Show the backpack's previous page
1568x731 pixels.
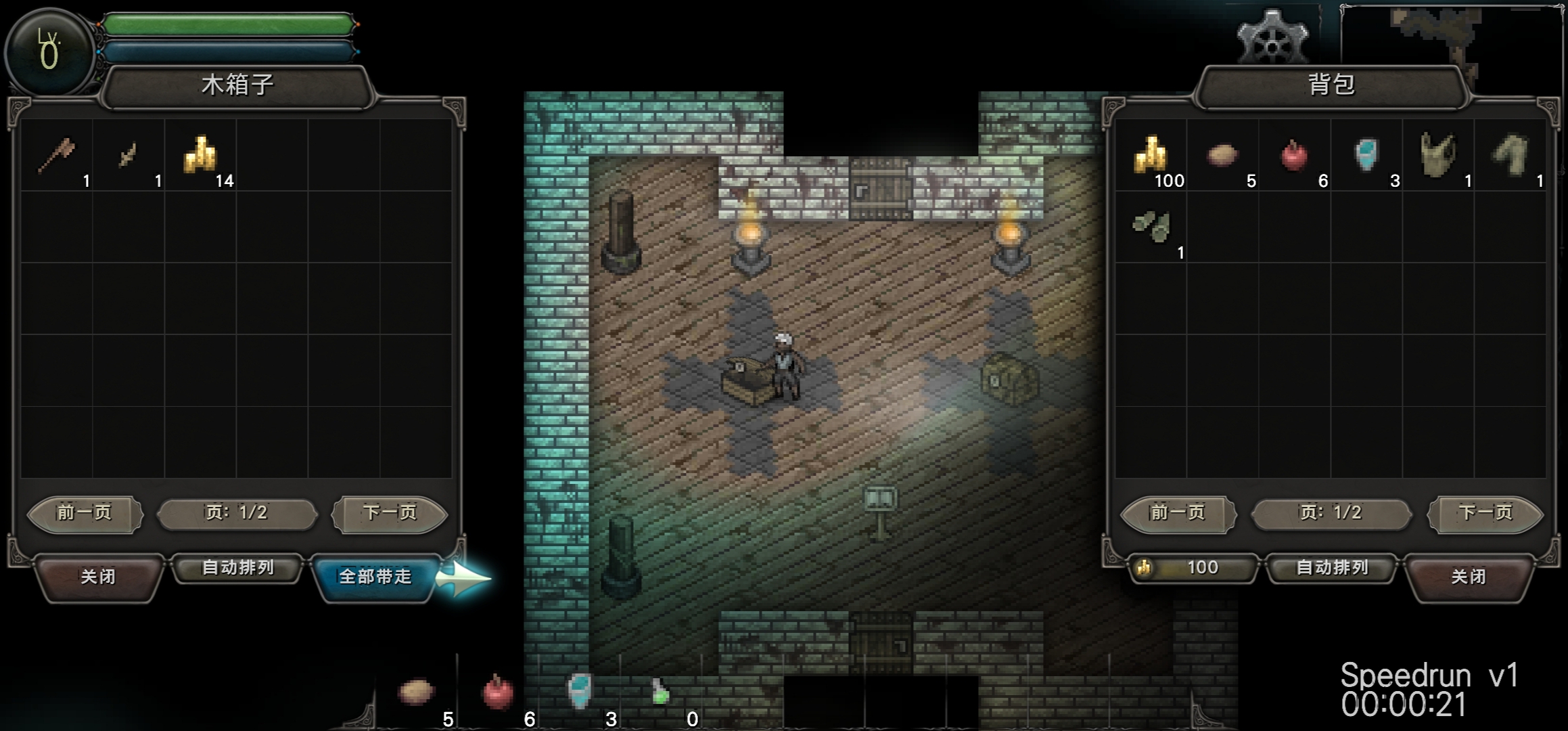pos(1178,512)
